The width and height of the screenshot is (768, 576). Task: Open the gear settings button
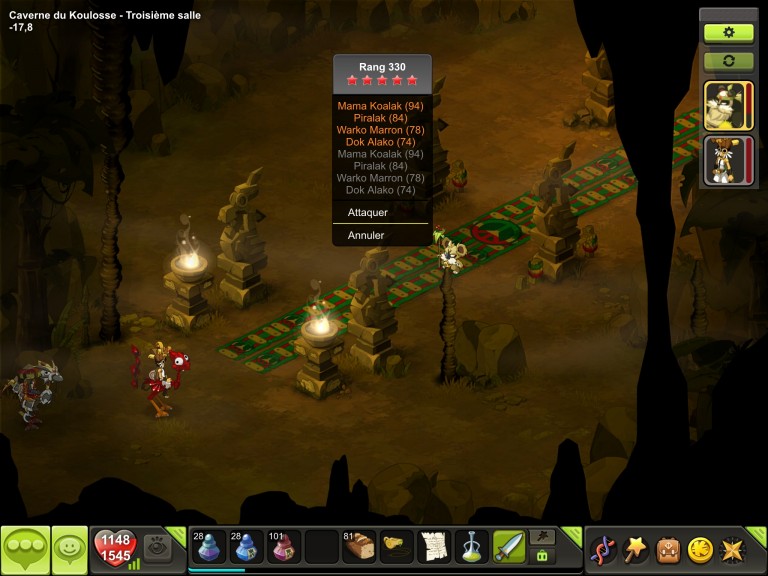(x=729, y=32)
